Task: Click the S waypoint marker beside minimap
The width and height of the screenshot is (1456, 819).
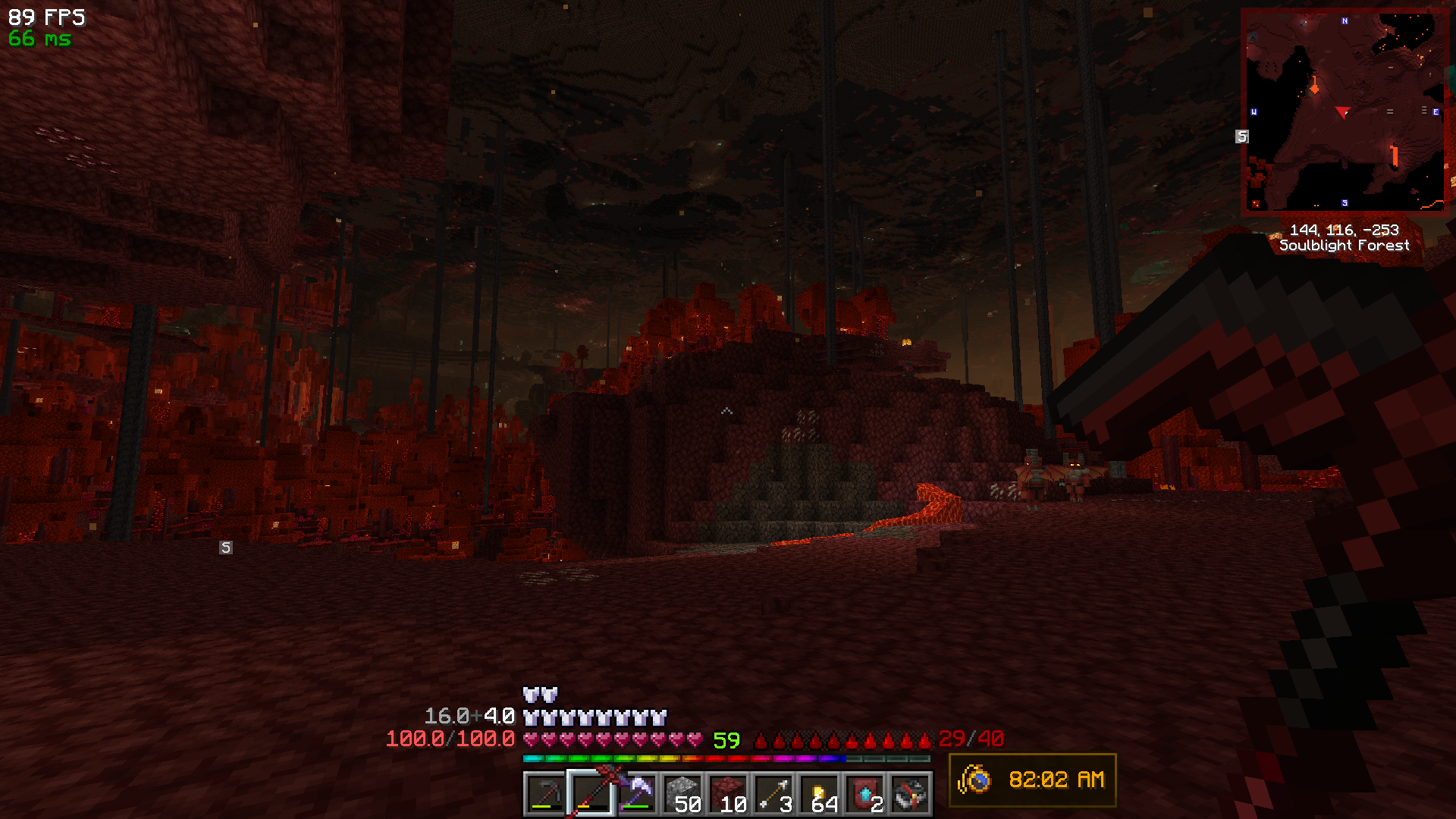Action: click(x=1241, y=136)
